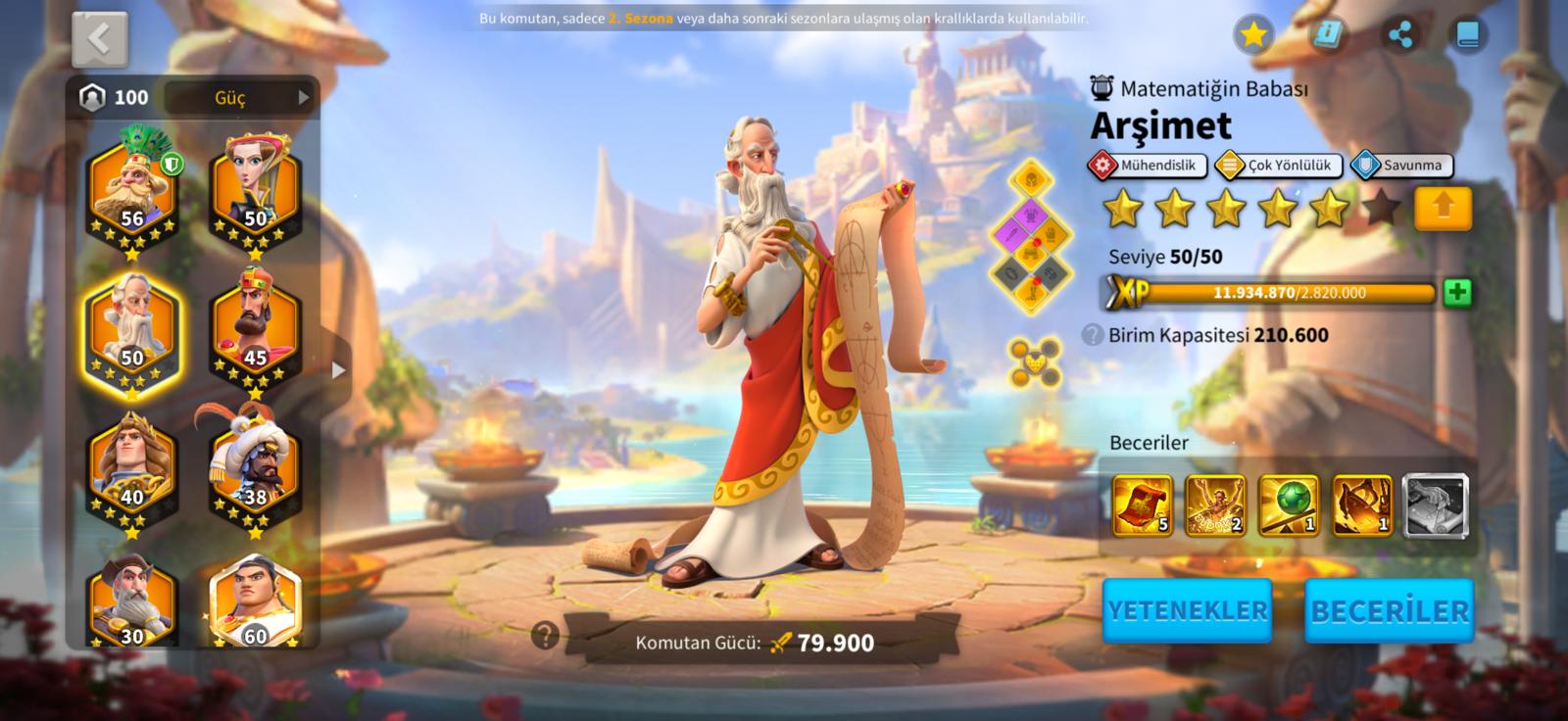Add XP with the green plus button
Screen dimensions: 1568x721
click(x=1457, y=292)
